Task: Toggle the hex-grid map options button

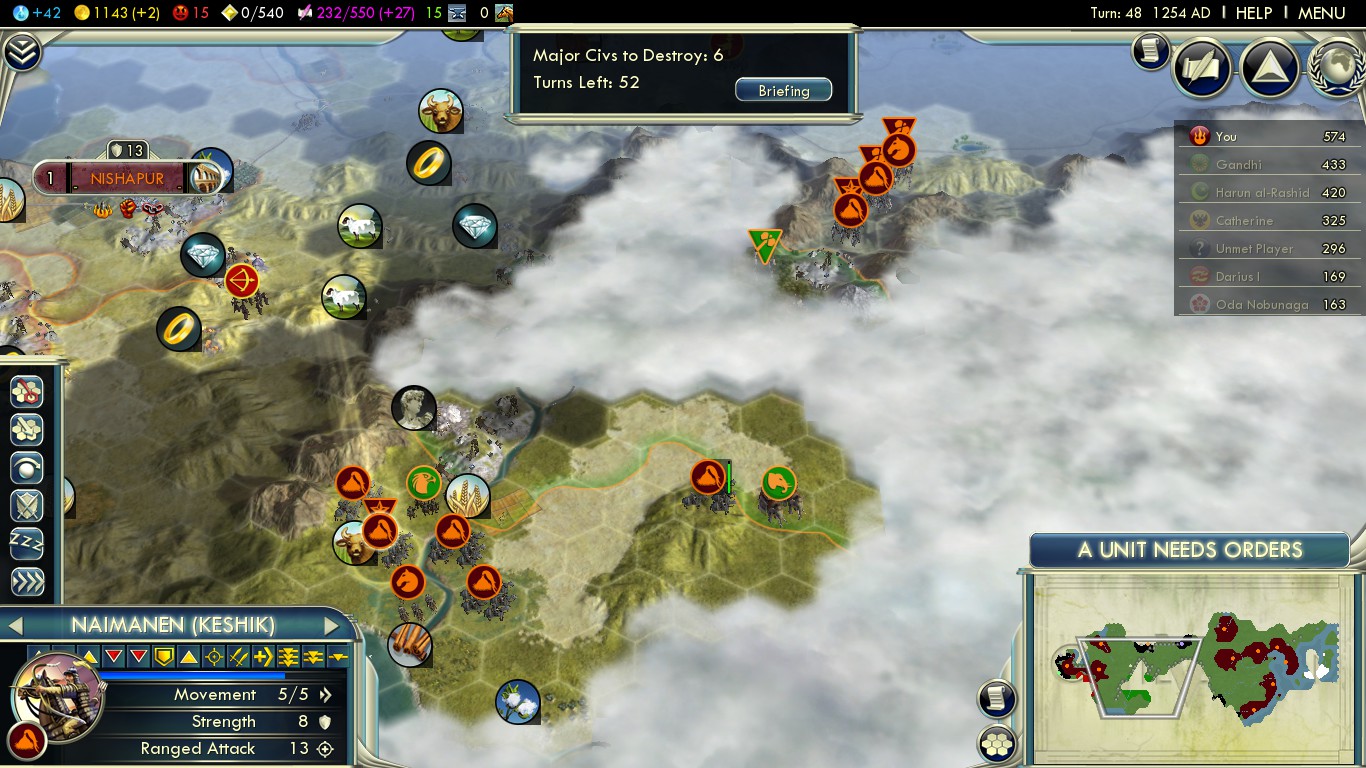Action: [x=997, y=743]
